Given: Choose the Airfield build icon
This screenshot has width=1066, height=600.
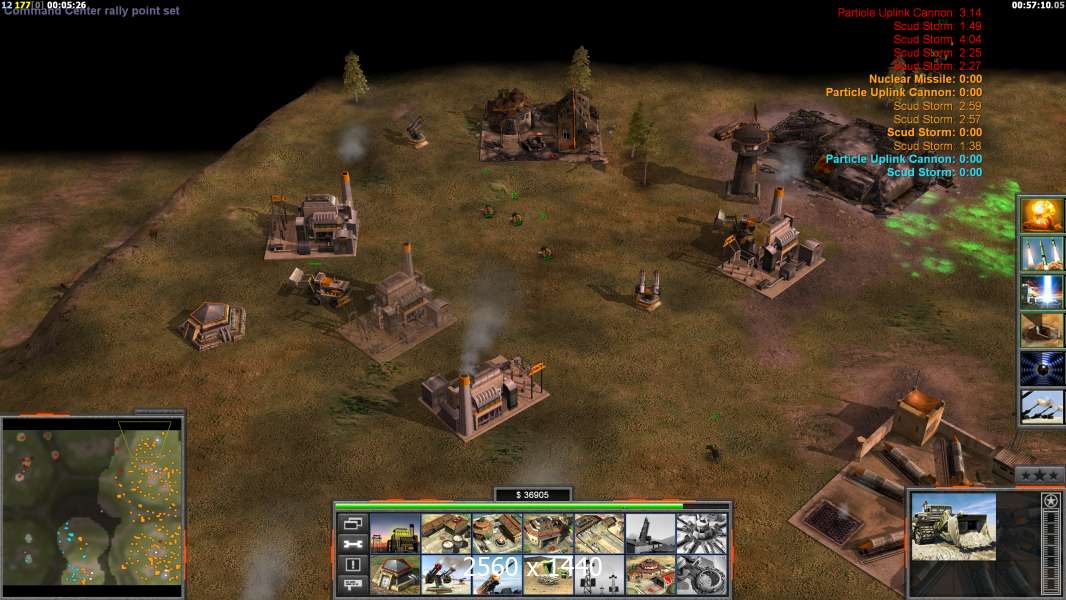Looking at the screenshot, I should [x=599, y=533].
